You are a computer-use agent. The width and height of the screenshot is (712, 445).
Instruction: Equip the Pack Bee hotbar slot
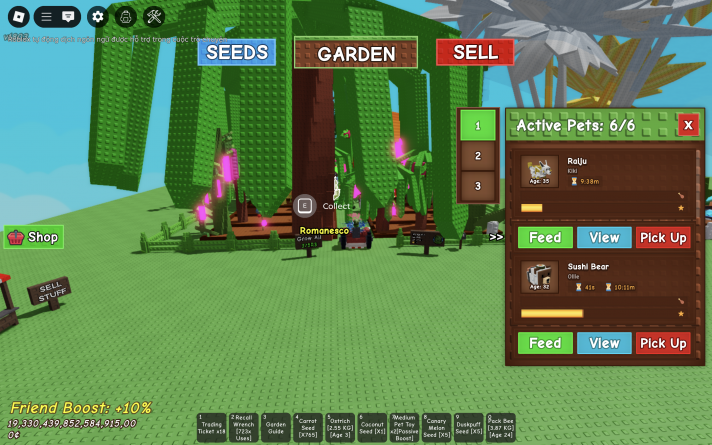click(500, 428)
